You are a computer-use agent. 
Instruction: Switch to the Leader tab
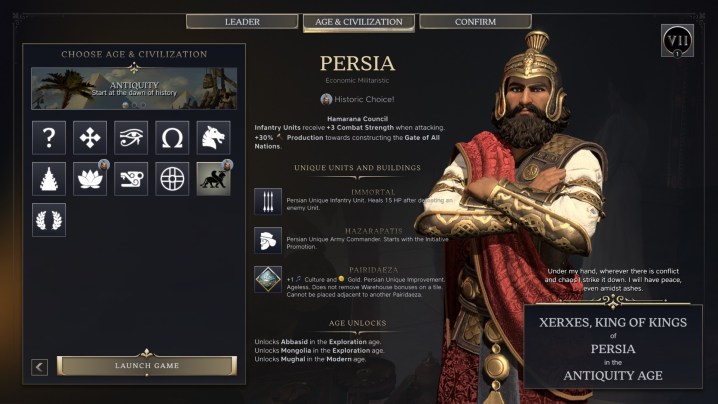pos(242,21)
